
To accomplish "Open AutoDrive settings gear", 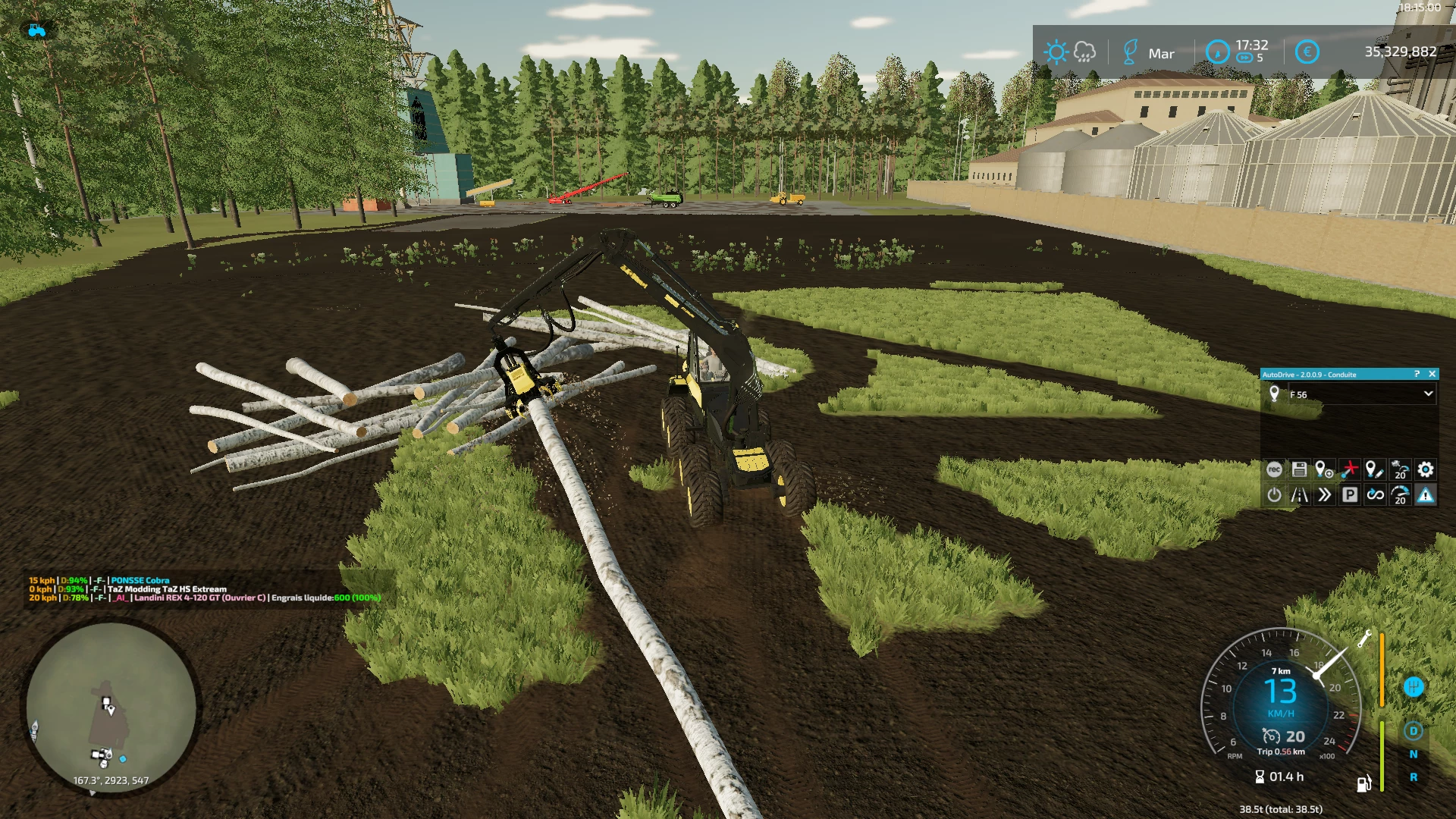I will [1426, 470].
